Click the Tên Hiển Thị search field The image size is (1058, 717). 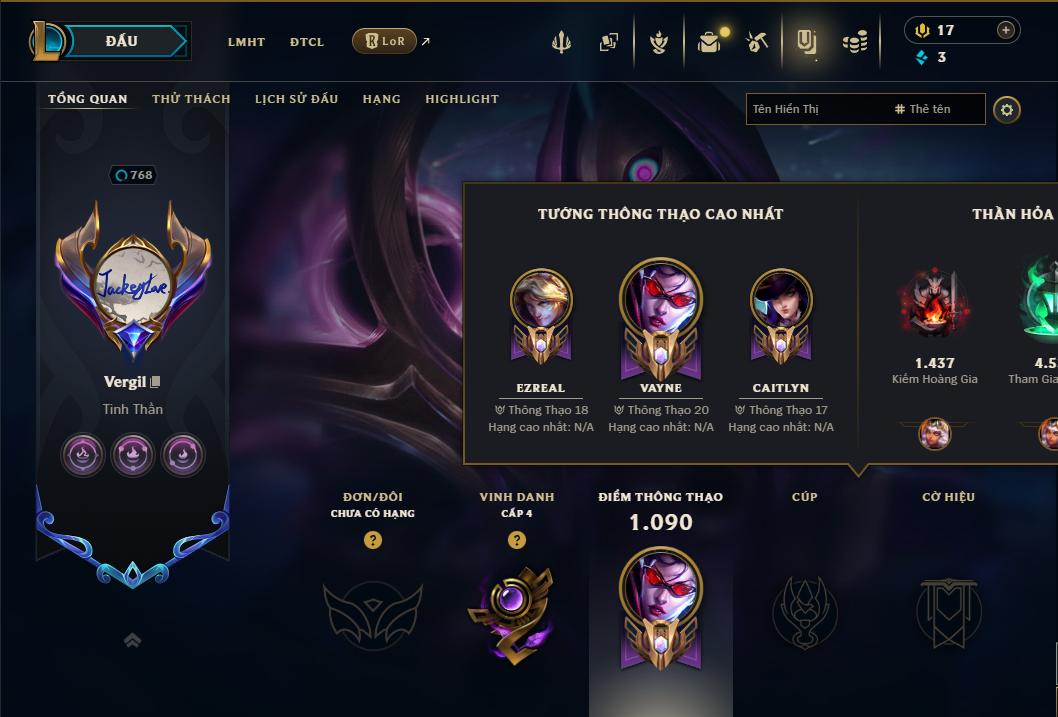[x=815, y=109]
